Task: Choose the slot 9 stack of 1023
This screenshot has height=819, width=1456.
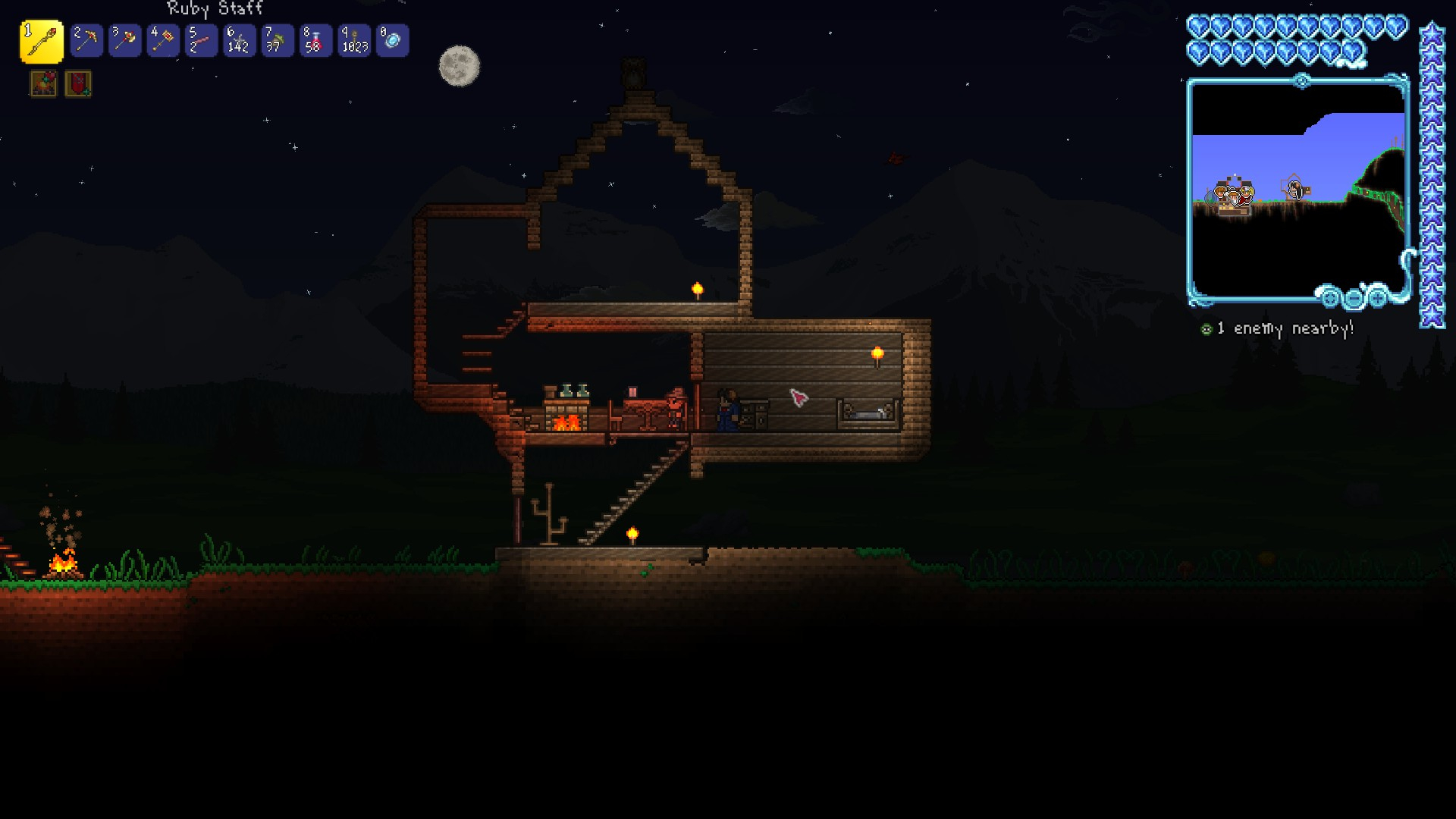Action: click(354, 41)
